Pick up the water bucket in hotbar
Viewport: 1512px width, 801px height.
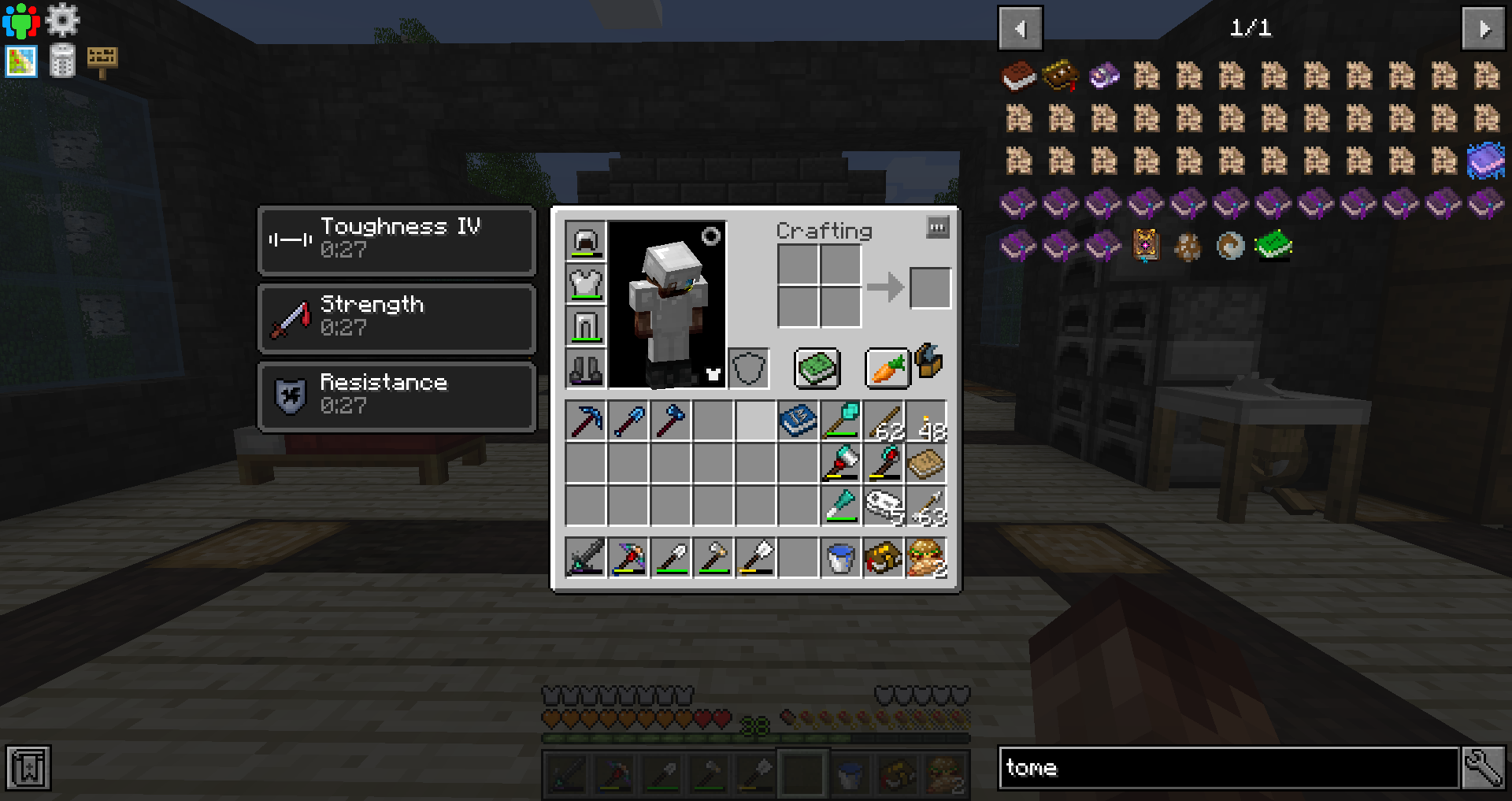coord(841,558)
